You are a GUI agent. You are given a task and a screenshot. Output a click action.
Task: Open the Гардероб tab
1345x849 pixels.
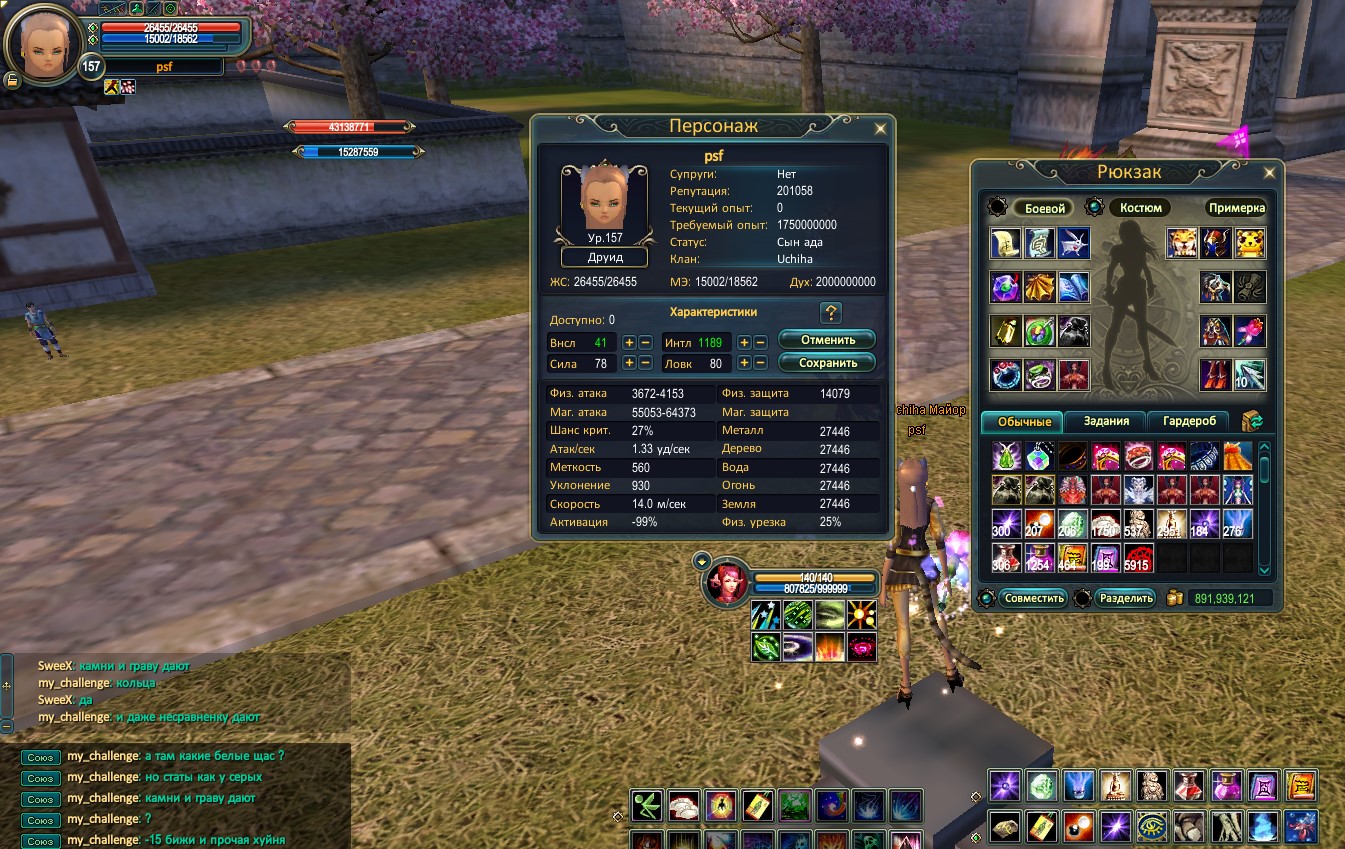[x=1190, y=421]
